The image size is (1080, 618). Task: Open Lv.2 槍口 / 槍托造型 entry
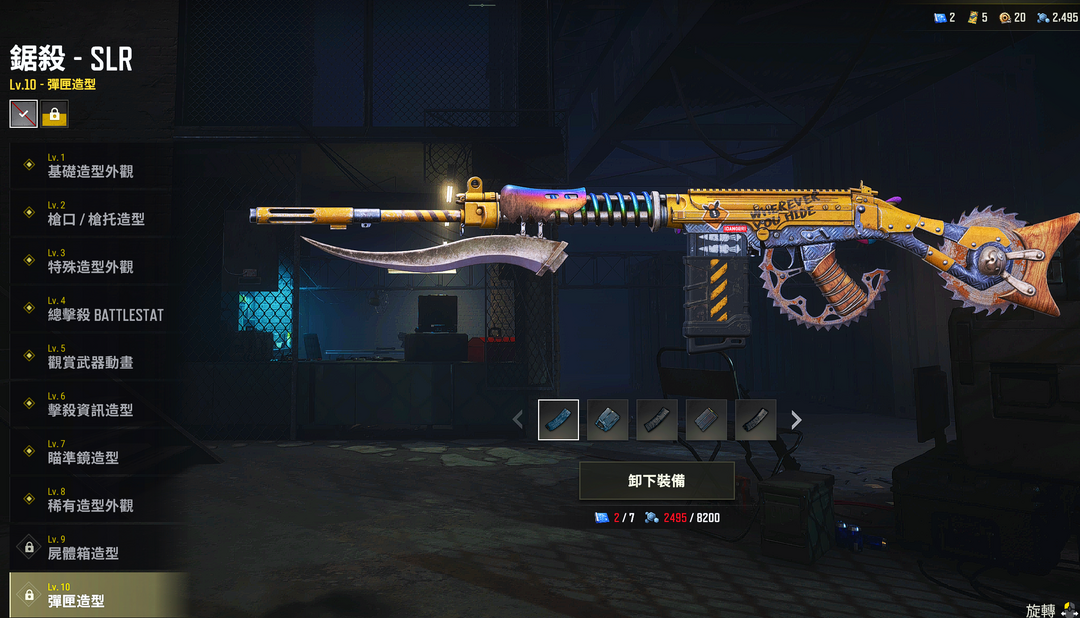click(x=96, y=214)
